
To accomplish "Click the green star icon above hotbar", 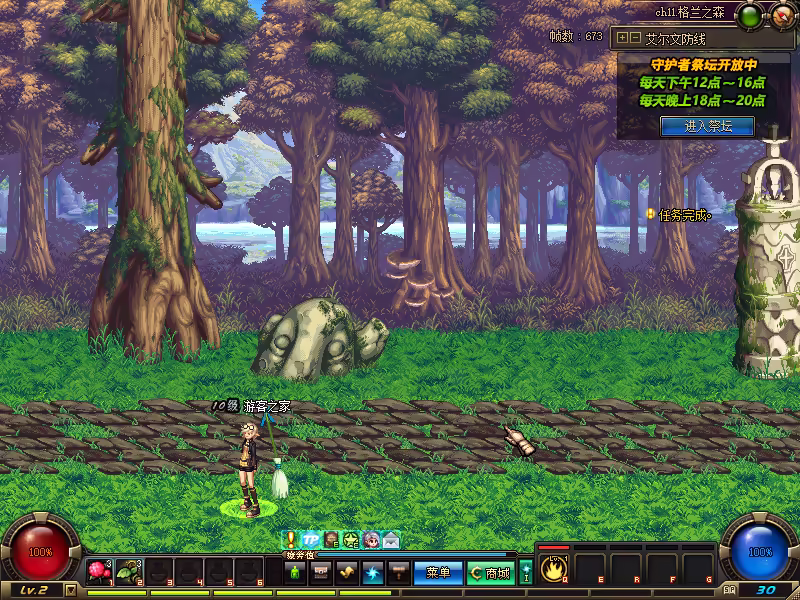I will click(351, 540).
